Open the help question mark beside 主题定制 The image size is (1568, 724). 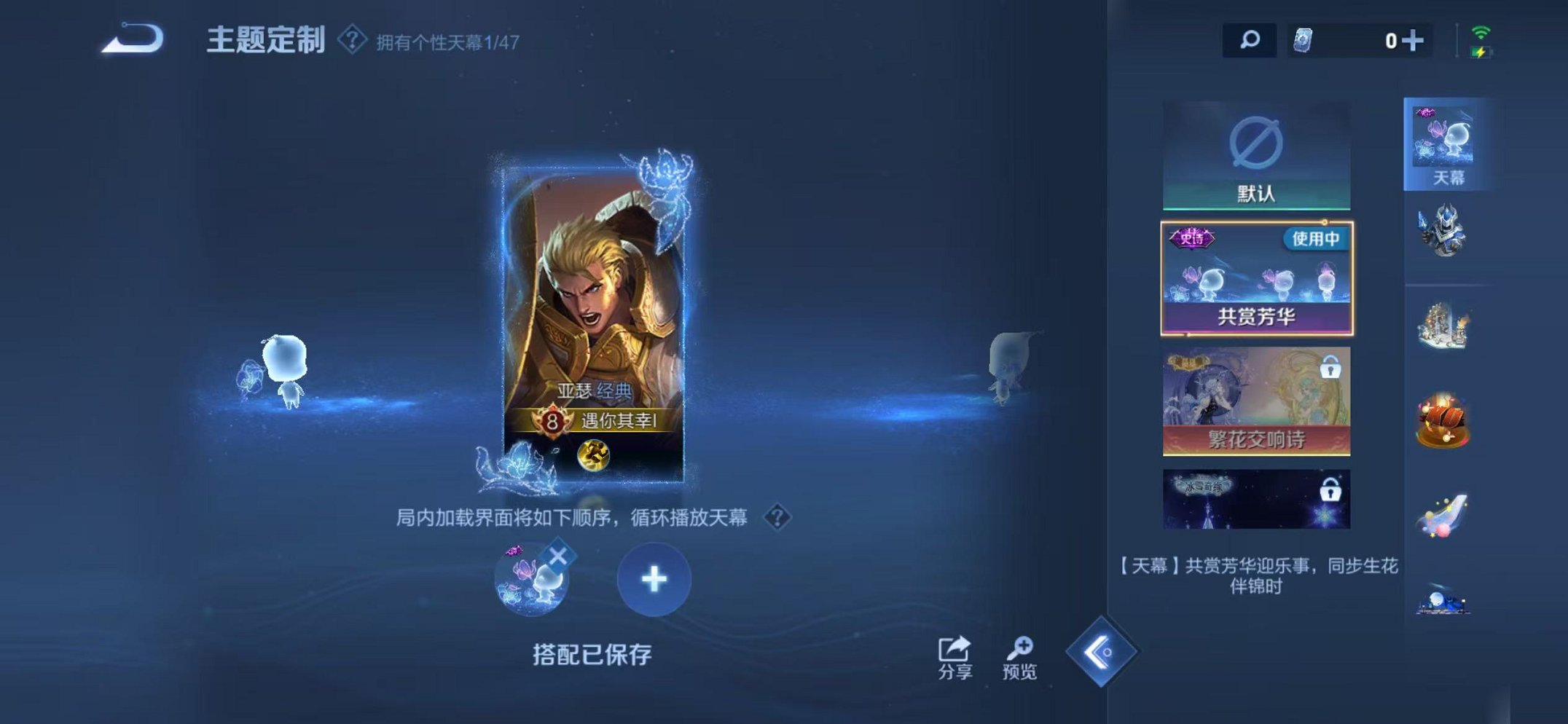pos(350,40)
